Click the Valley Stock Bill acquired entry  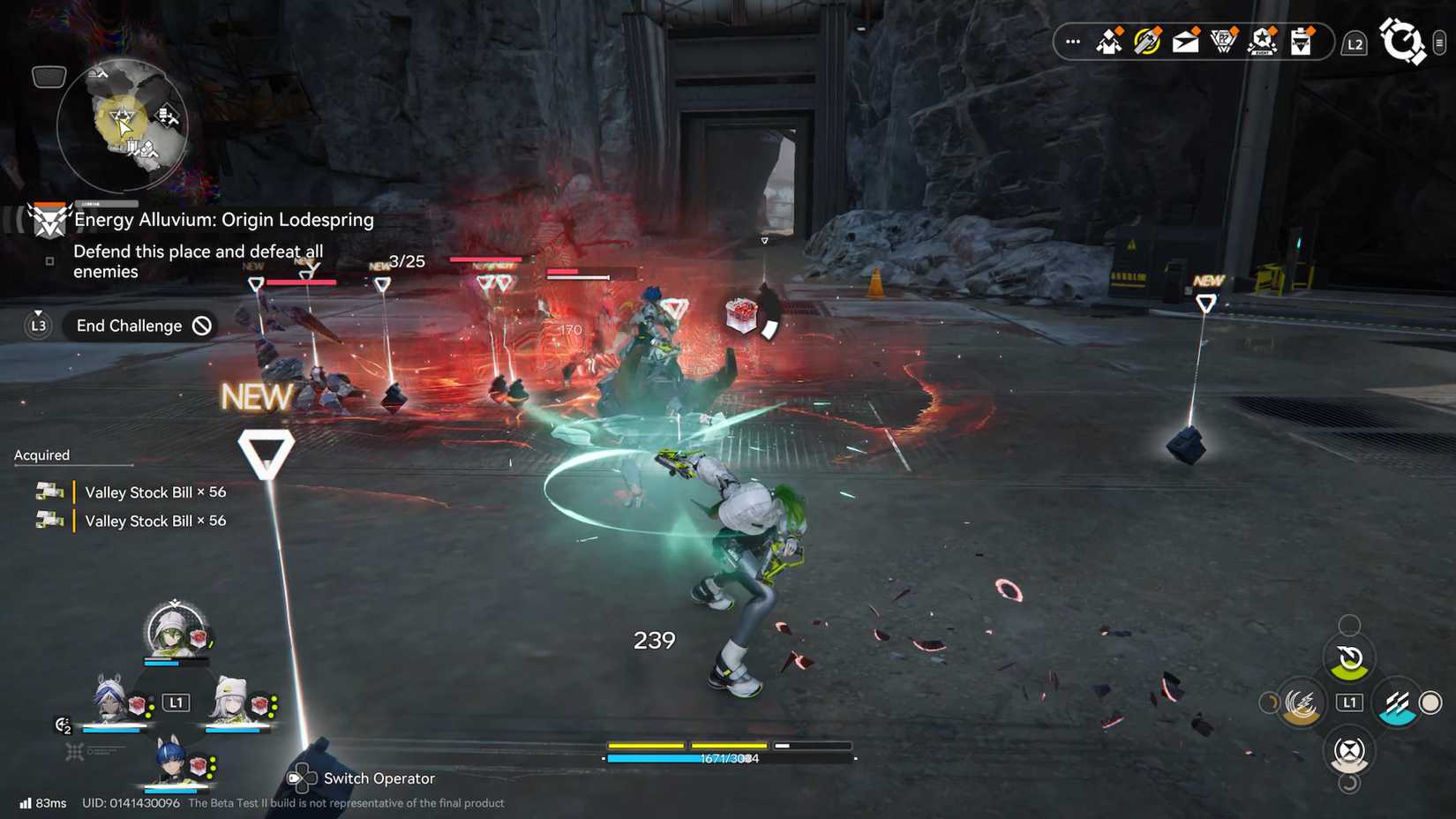click(154, 492)
